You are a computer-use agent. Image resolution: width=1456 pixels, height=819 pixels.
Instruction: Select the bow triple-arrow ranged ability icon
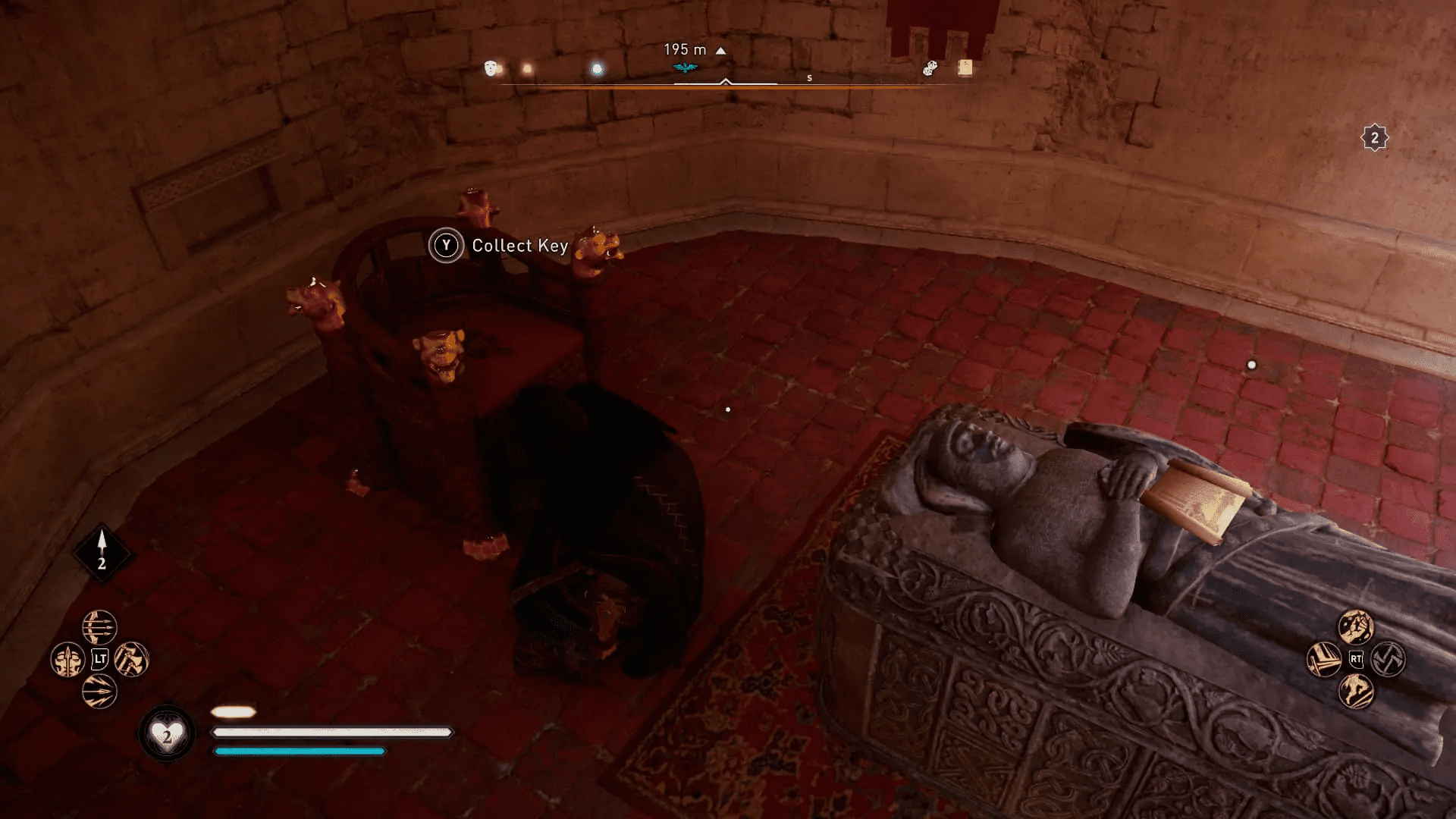99,627
